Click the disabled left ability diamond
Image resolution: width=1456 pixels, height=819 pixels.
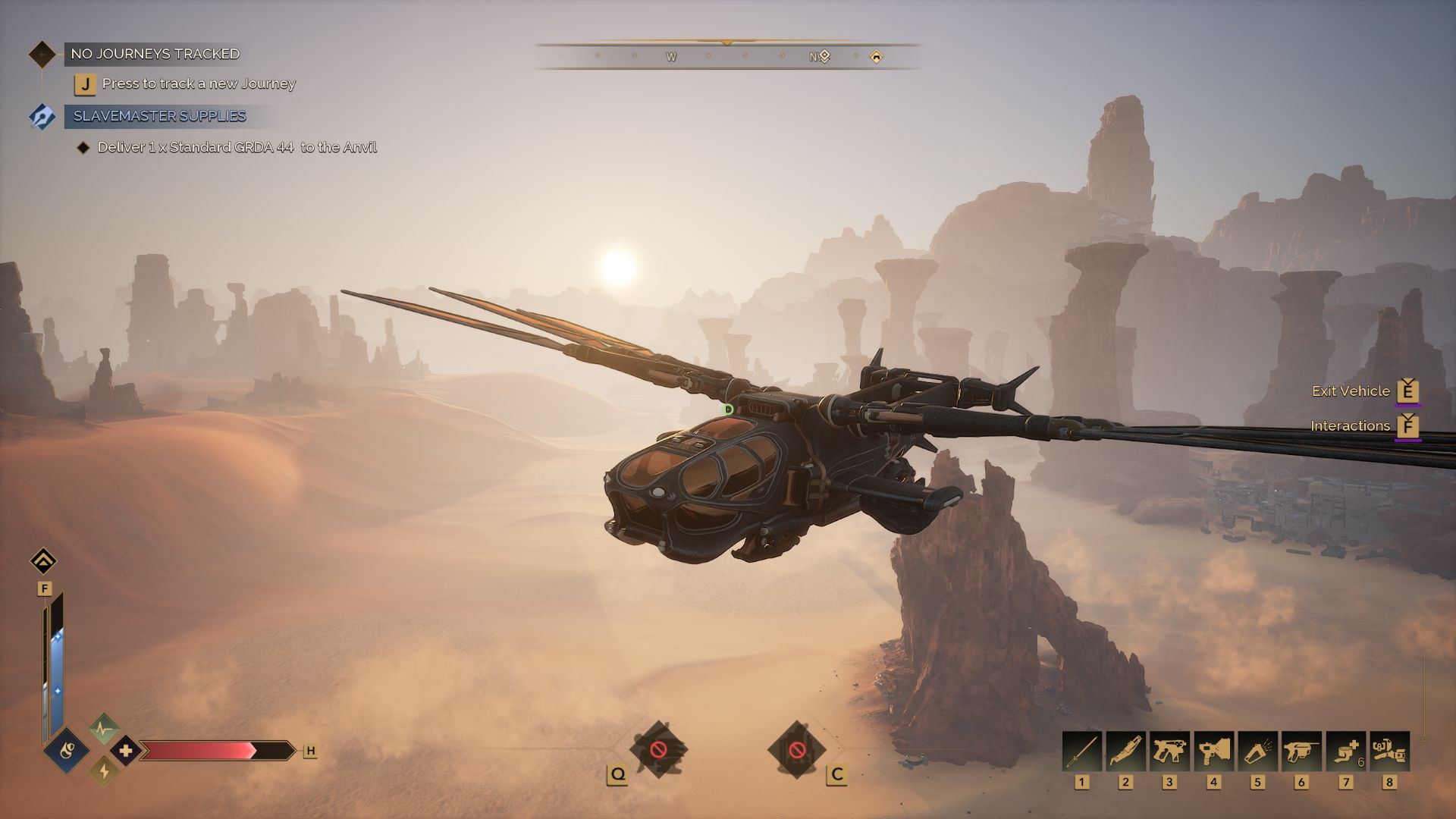point(658,750)
